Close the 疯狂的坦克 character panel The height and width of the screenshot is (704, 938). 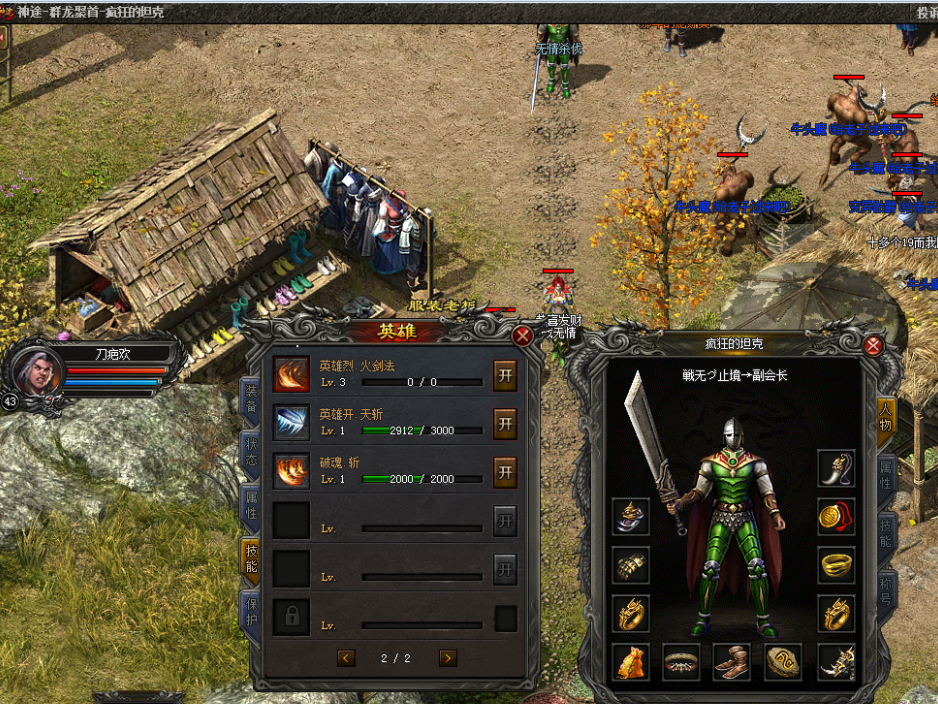(873, 346)
